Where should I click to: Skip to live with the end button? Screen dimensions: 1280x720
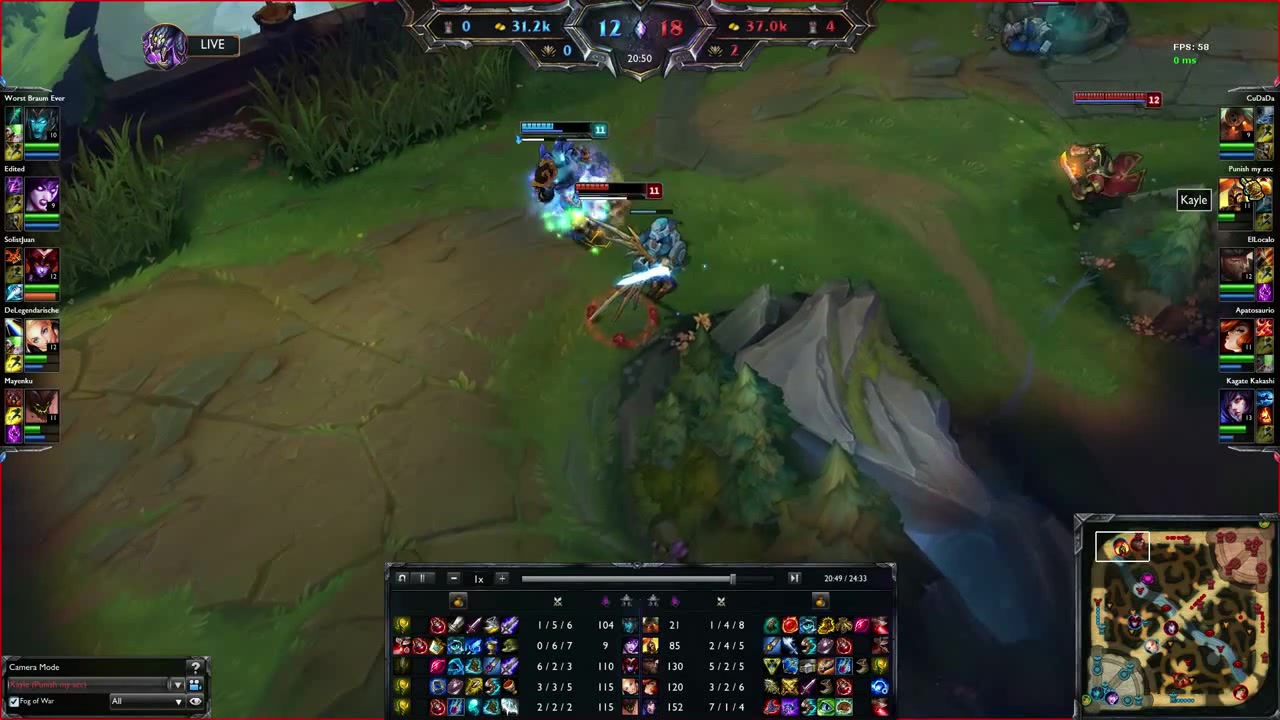794,578
